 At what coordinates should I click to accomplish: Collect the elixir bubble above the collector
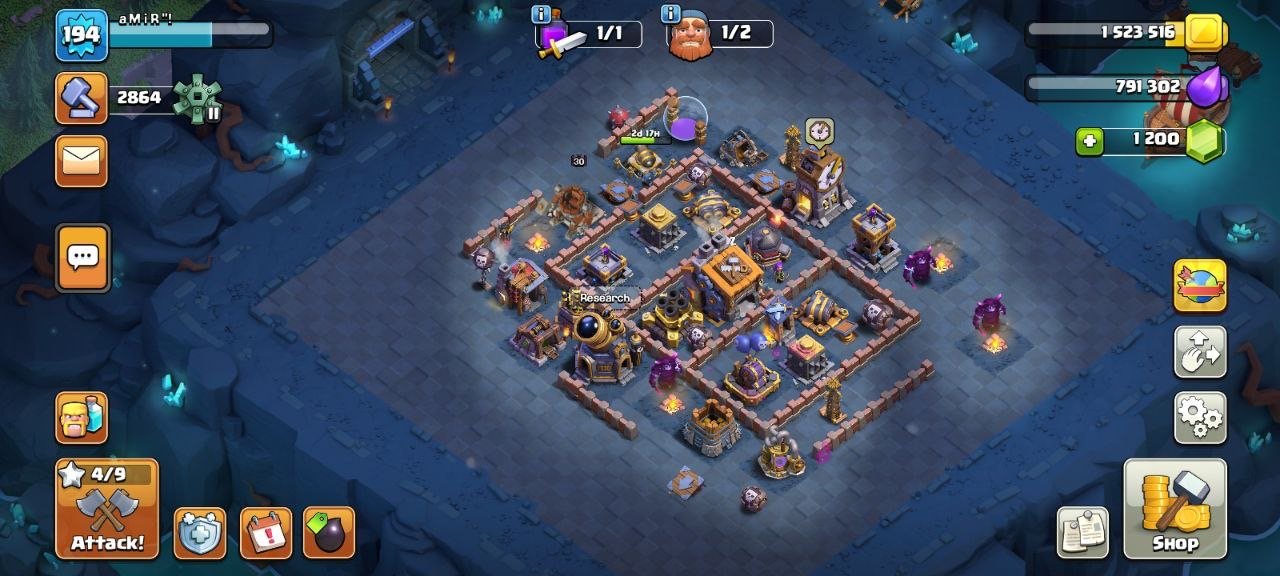686,120
